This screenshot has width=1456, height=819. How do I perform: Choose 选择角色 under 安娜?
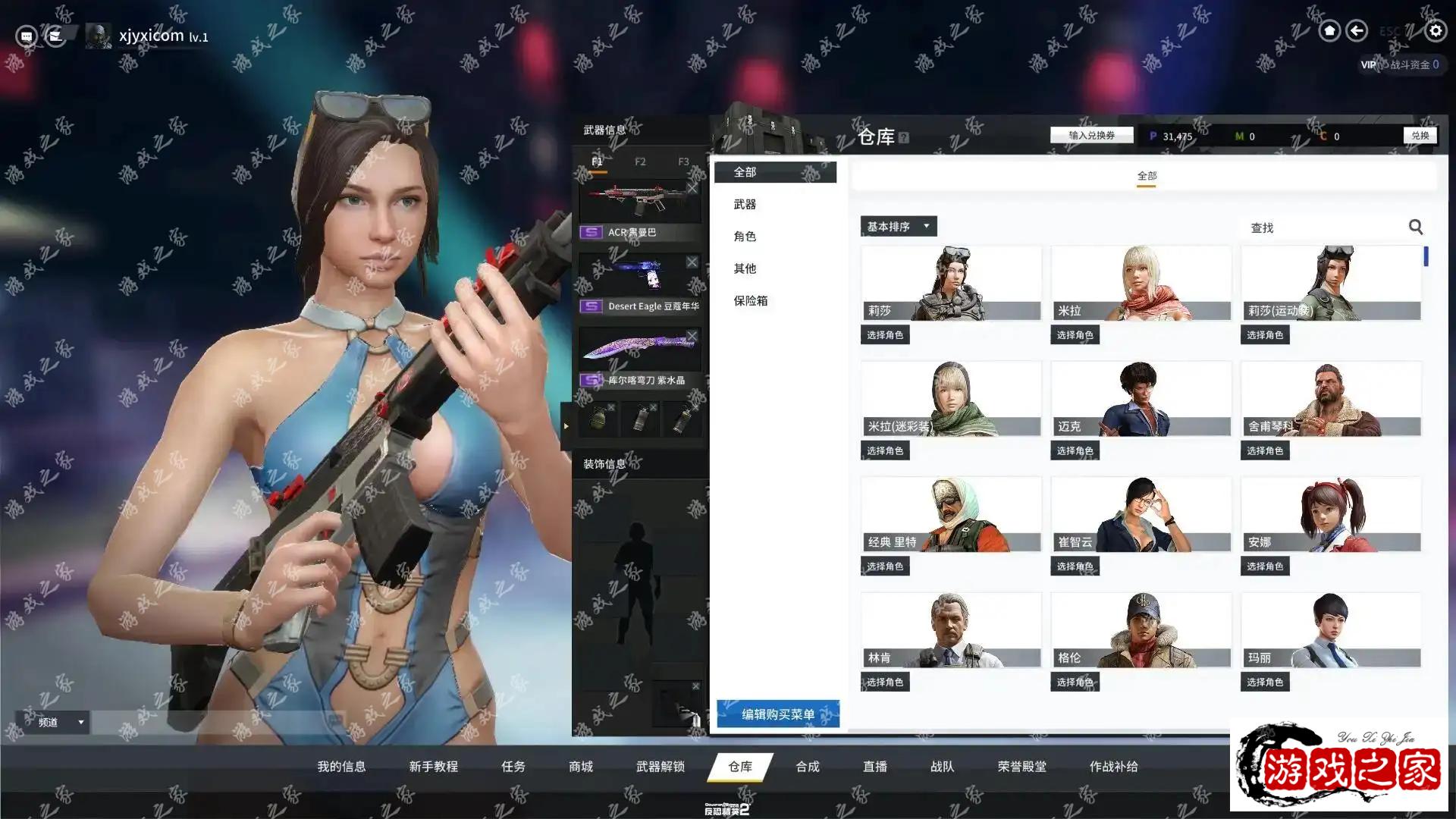1265,566
